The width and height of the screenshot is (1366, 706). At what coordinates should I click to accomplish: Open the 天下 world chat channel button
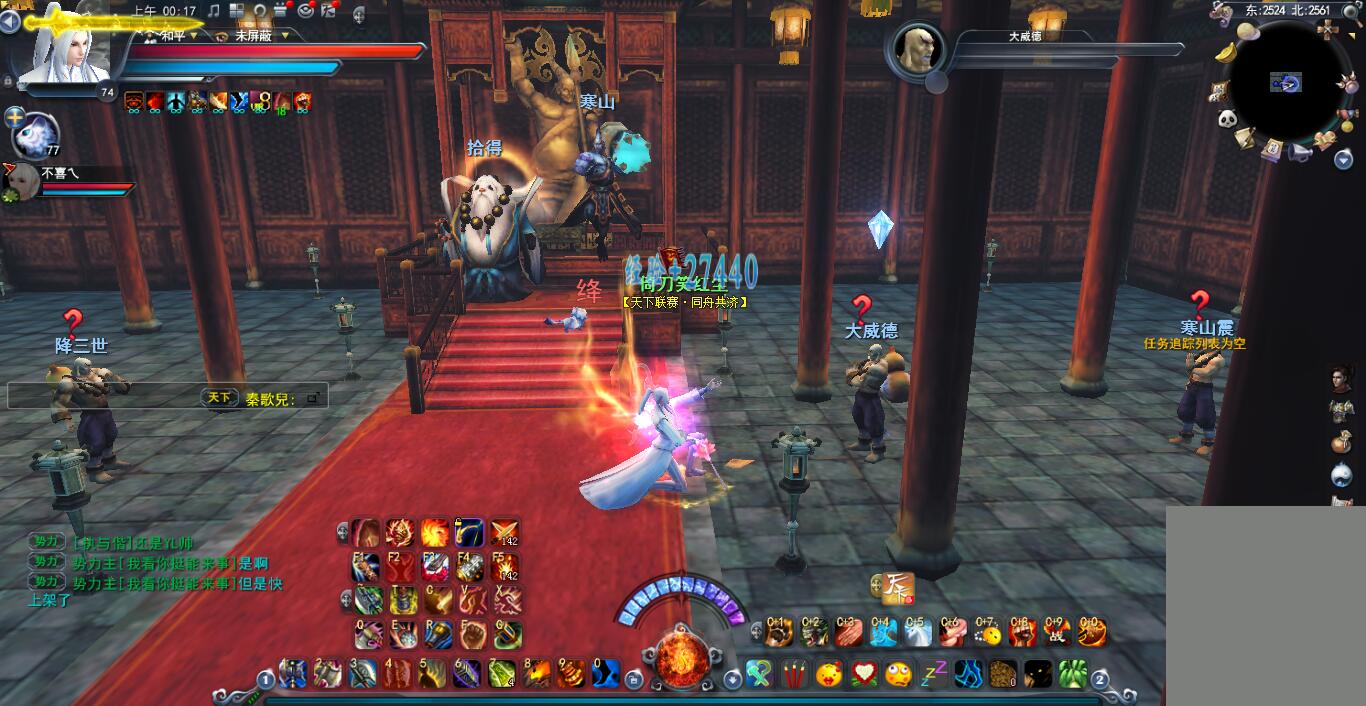point(219,397)
